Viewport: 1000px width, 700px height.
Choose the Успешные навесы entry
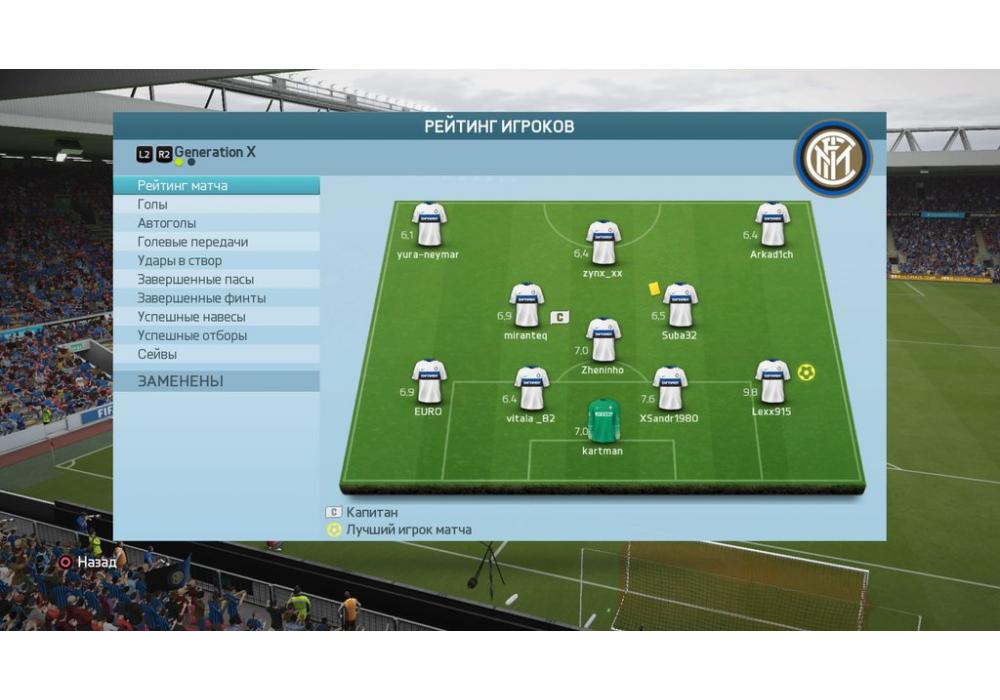coord(186,317)
